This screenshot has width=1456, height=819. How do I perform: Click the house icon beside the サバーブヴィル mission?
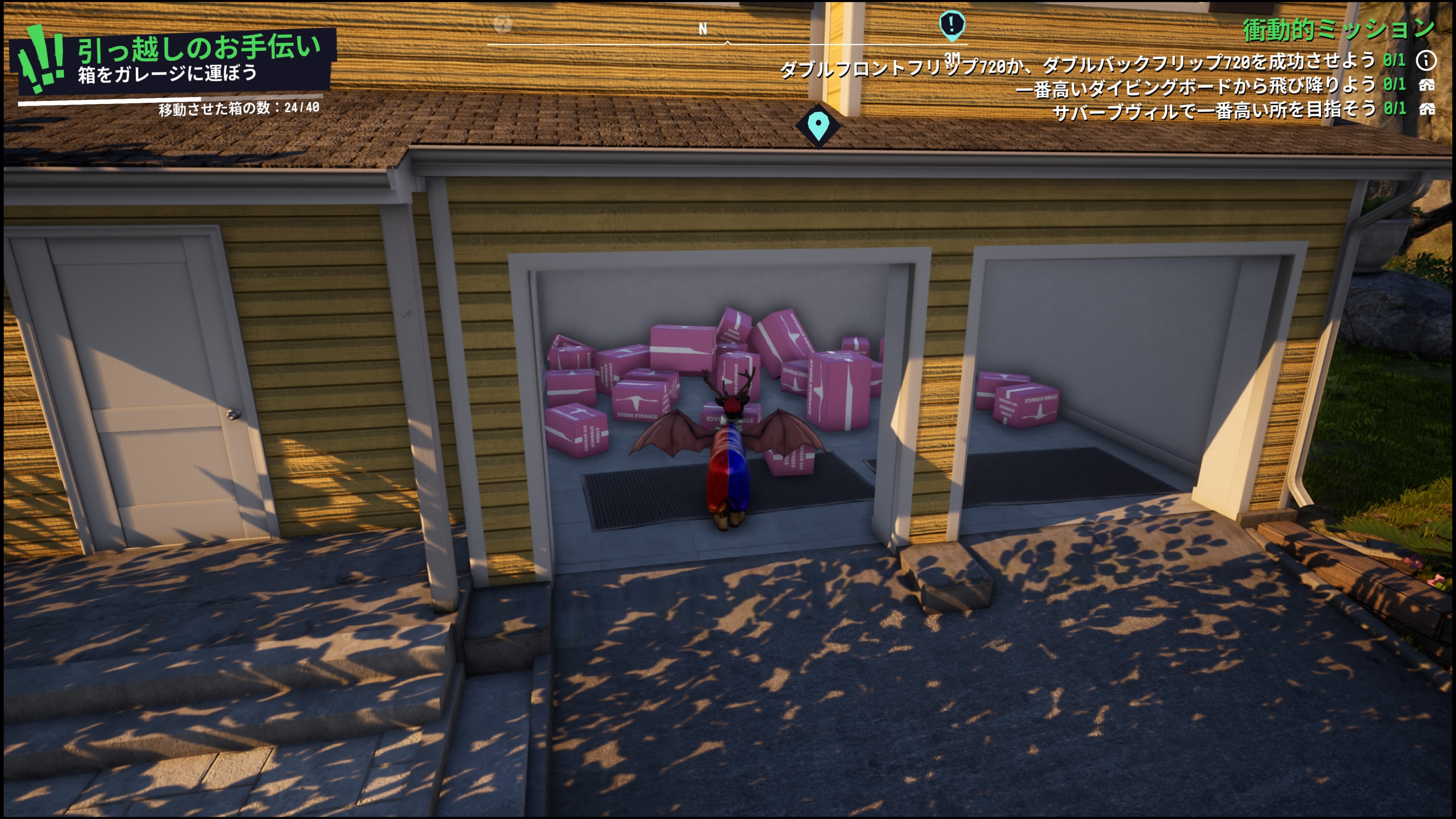(1426, 109)
